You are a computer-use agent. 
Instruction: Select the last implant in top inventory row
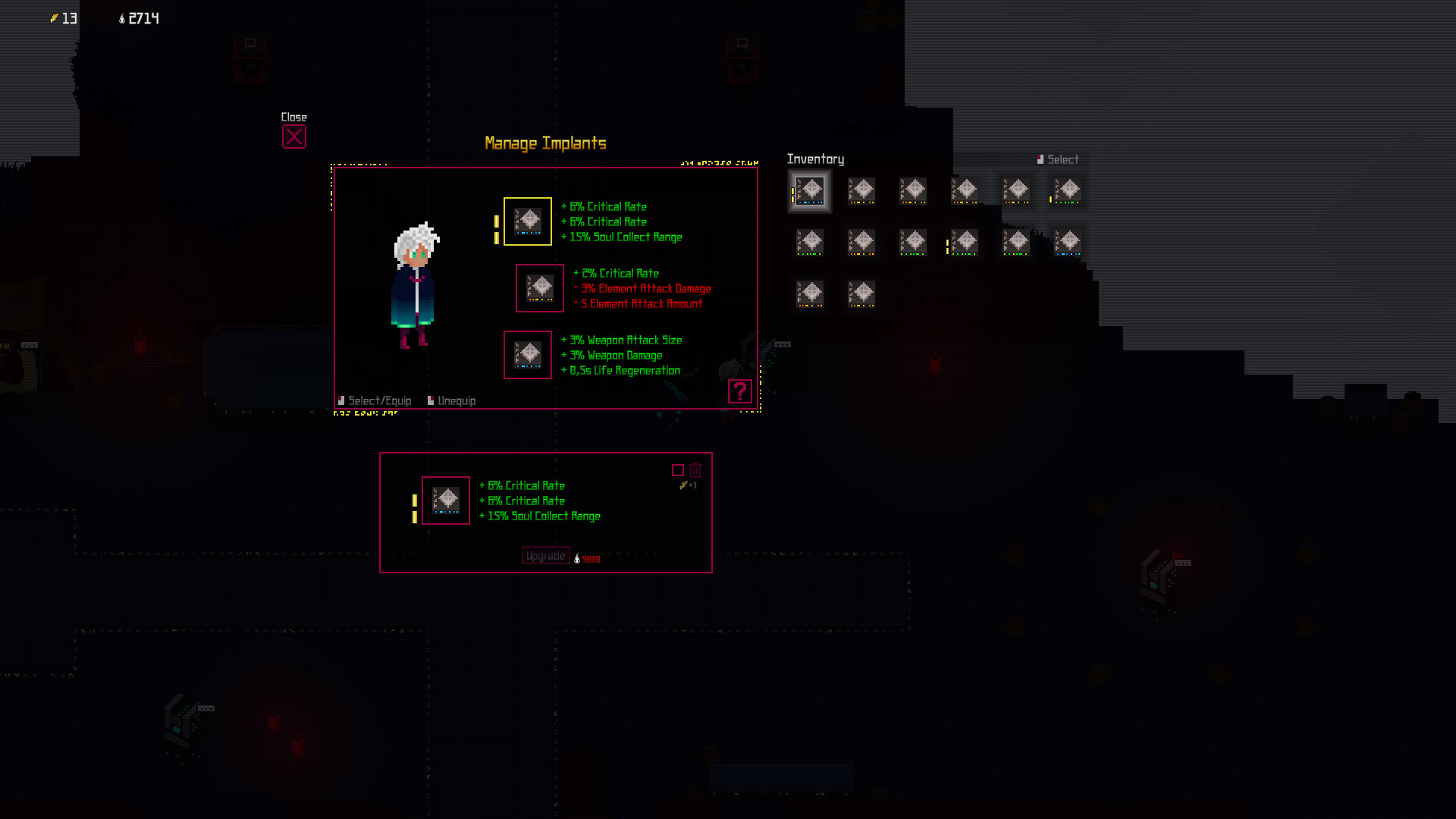(x=1068, y=192)
